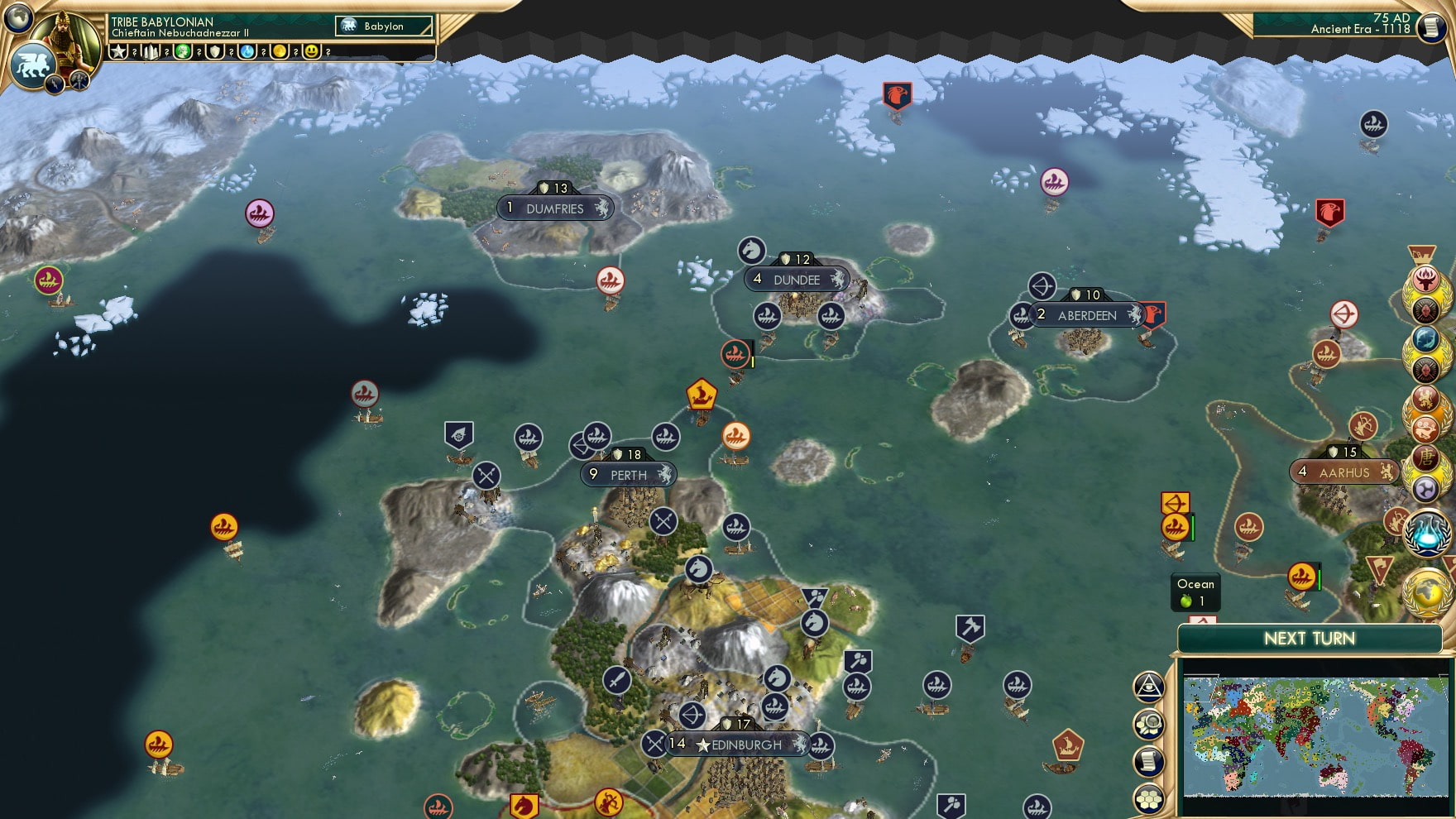
Task: Click the Tang (唐) city-state medallion on the right
Action: [x=1426, y=458]
